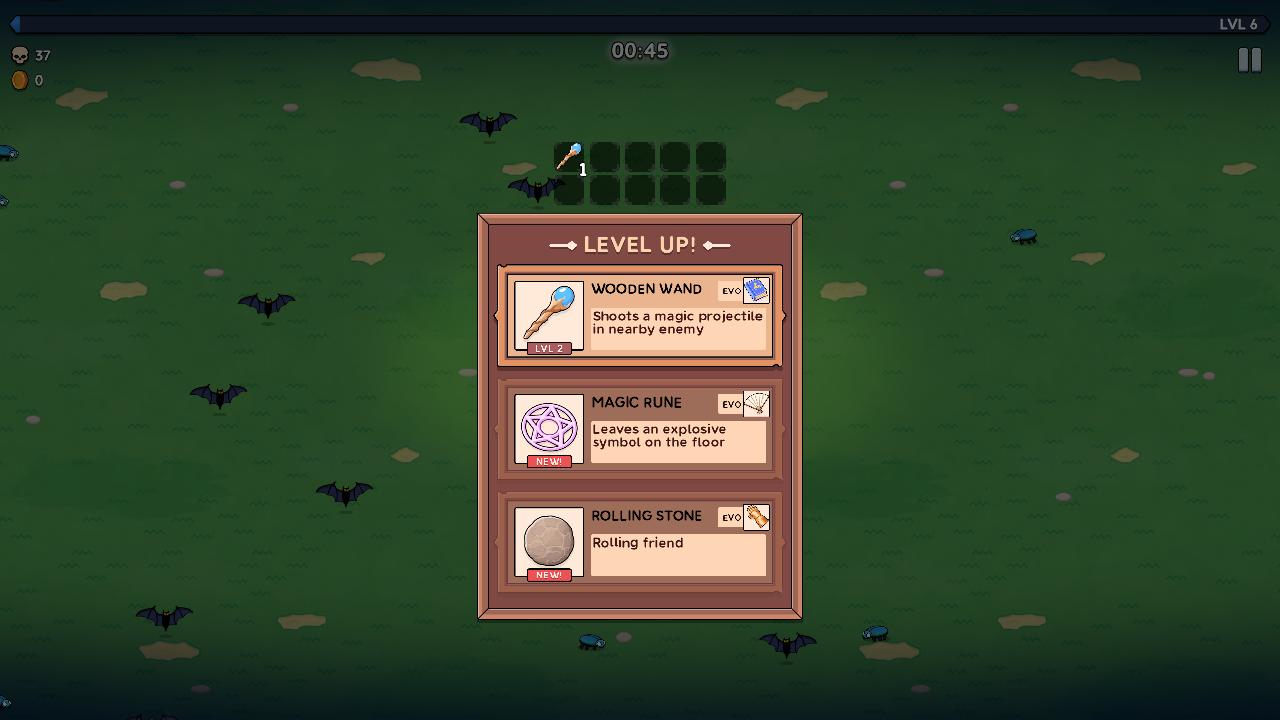1280x720 pixels.
Task: Click the Rolling Stone boulder icon
Action: pyautogui.click(x=548, y=543)
